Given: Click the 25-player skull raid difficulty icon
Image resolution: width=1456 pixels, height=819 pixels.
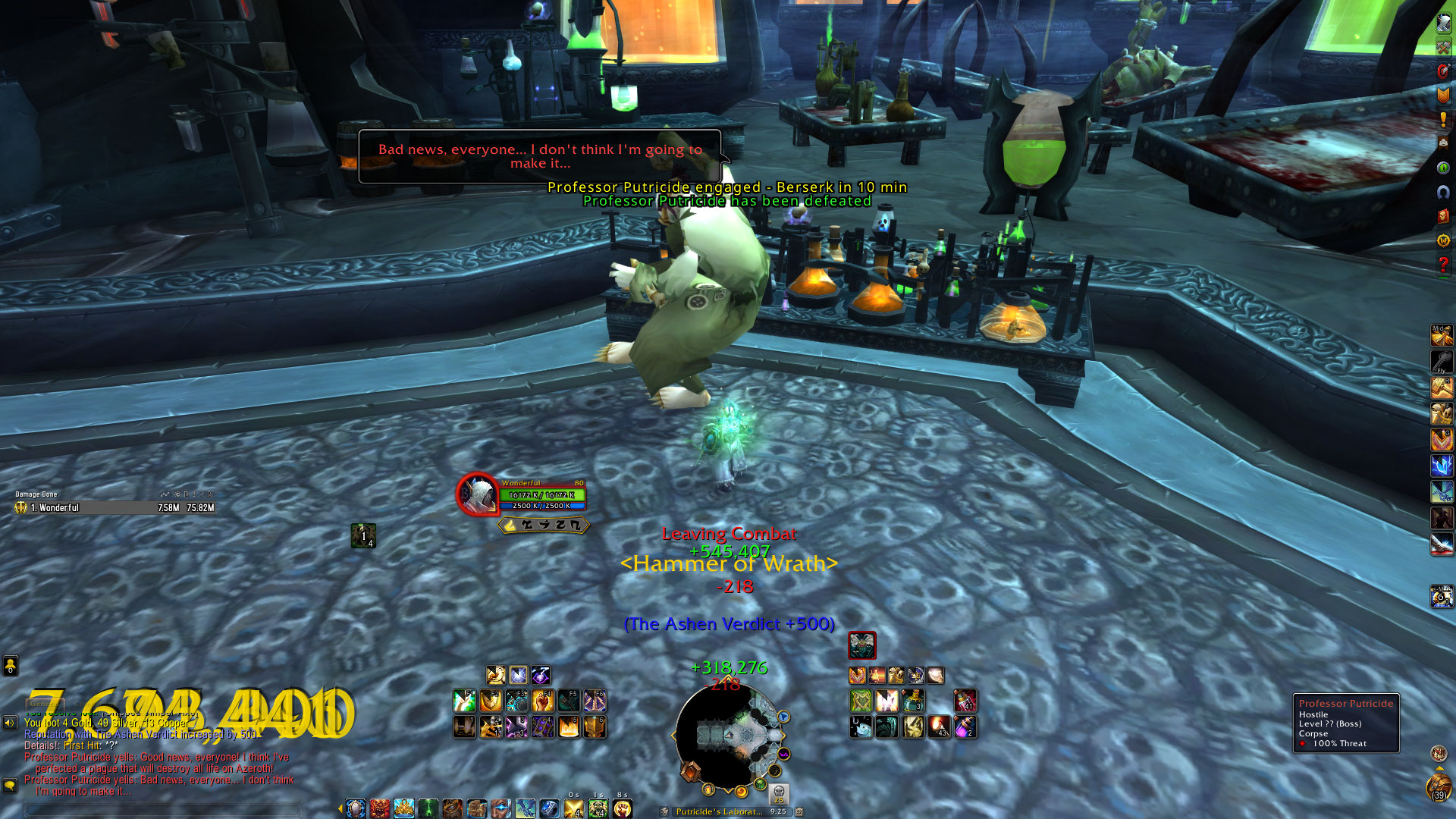Looking at the screenshot, I should 778,794.
